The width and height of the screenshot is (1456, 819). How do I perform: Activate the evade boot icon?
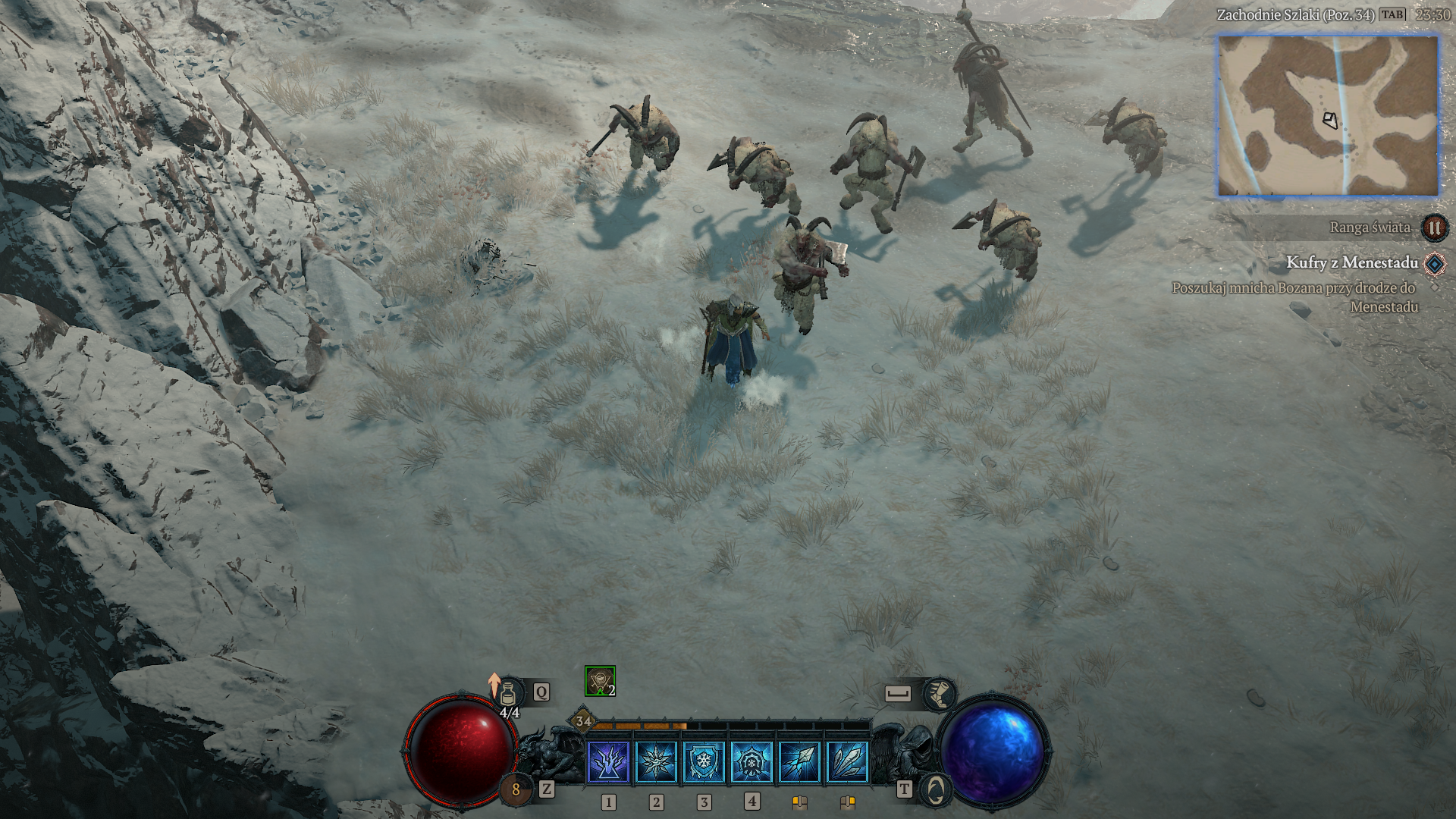point(939,694)
